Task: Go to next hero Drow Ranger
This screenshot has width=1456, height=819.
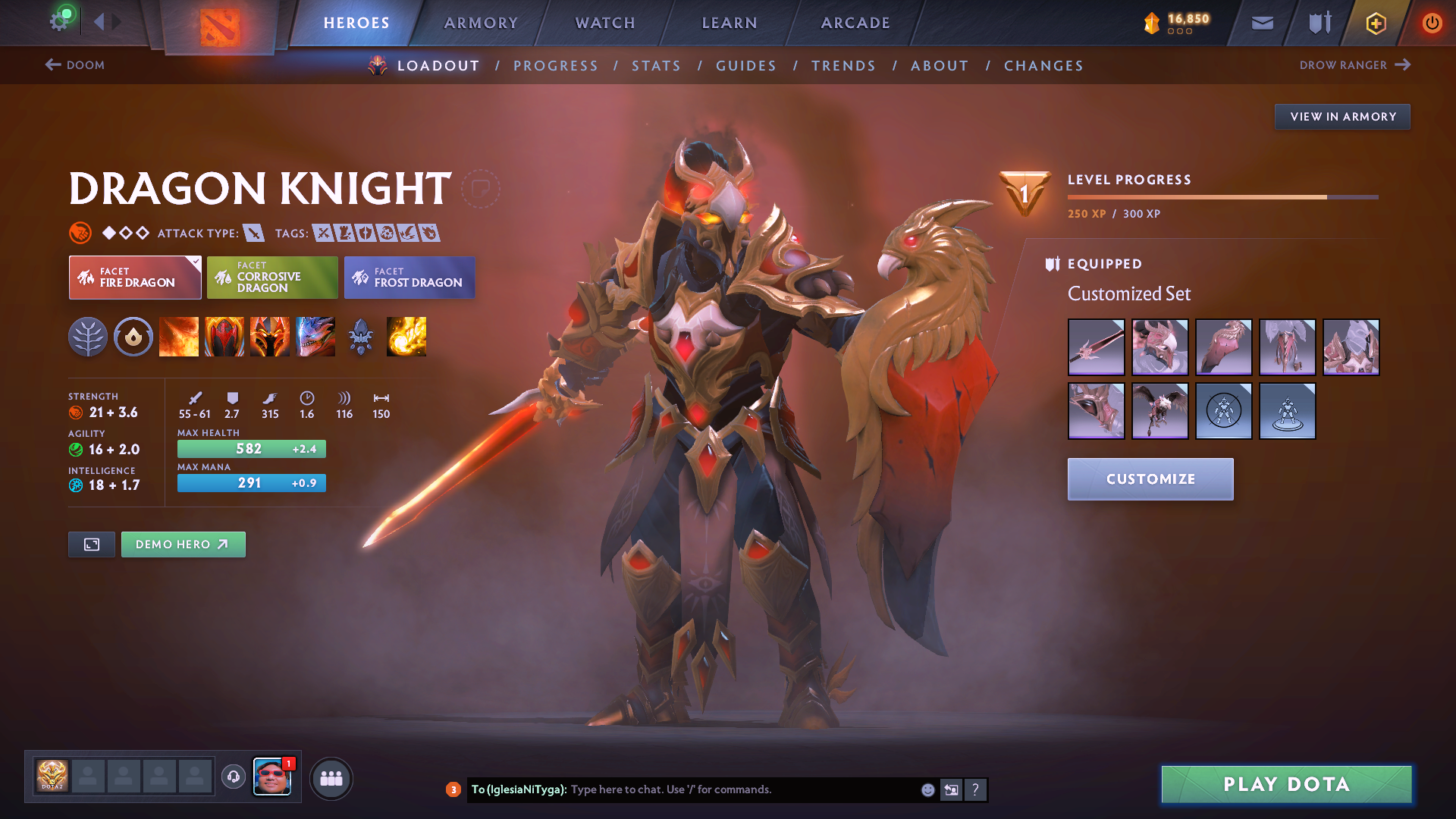Action: [x=1354, y=65]
